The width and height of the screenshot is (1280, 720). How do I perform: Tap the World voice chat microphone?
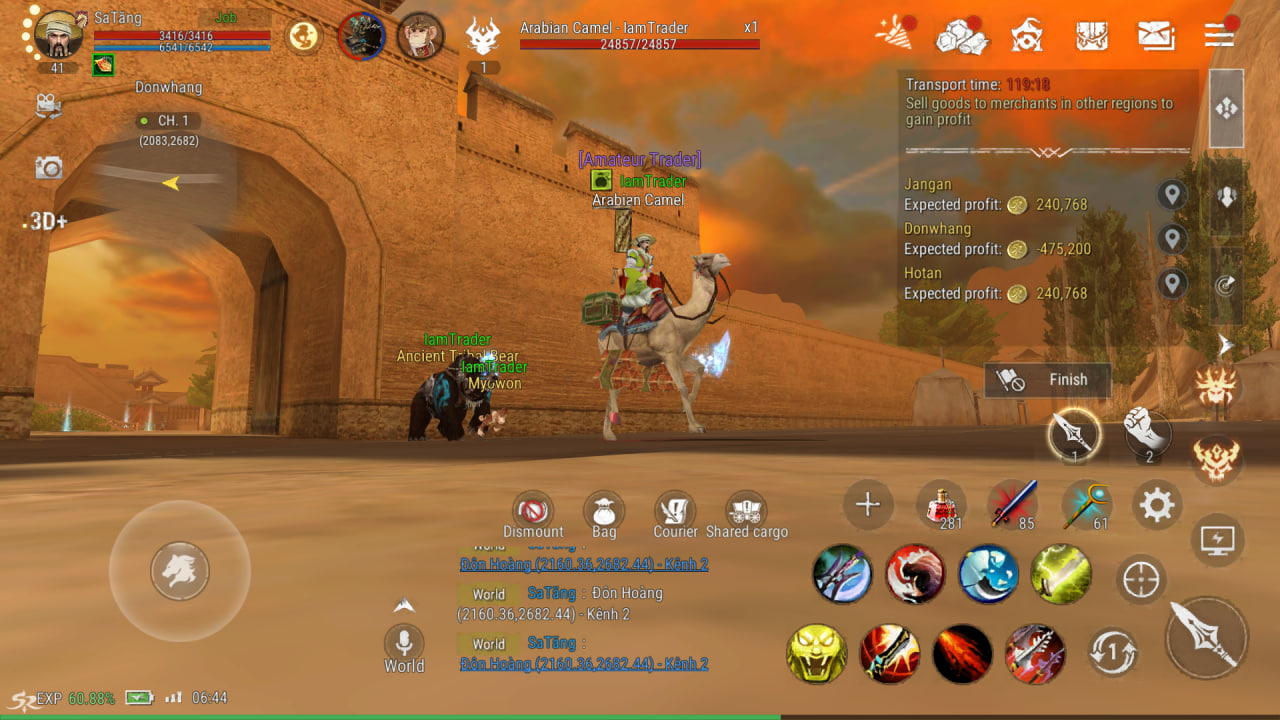(x=404, y=642)
